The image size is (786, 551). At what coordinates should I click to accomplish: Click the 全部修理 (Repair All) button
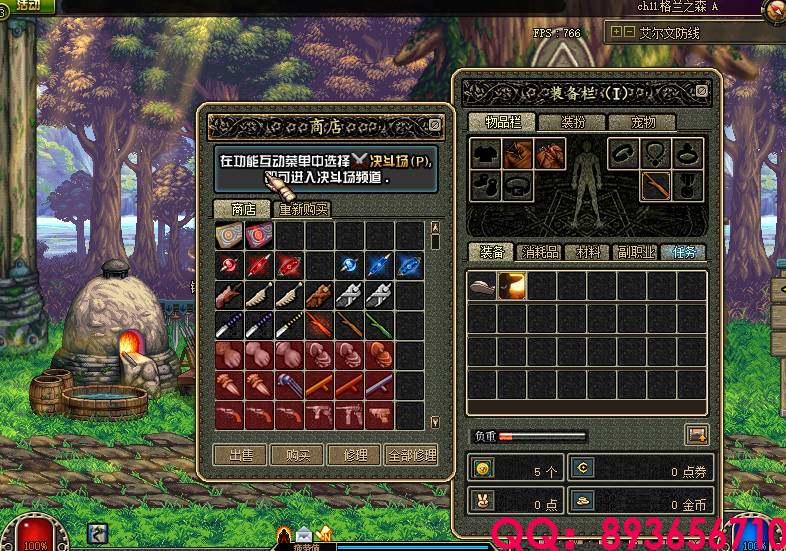412,455
